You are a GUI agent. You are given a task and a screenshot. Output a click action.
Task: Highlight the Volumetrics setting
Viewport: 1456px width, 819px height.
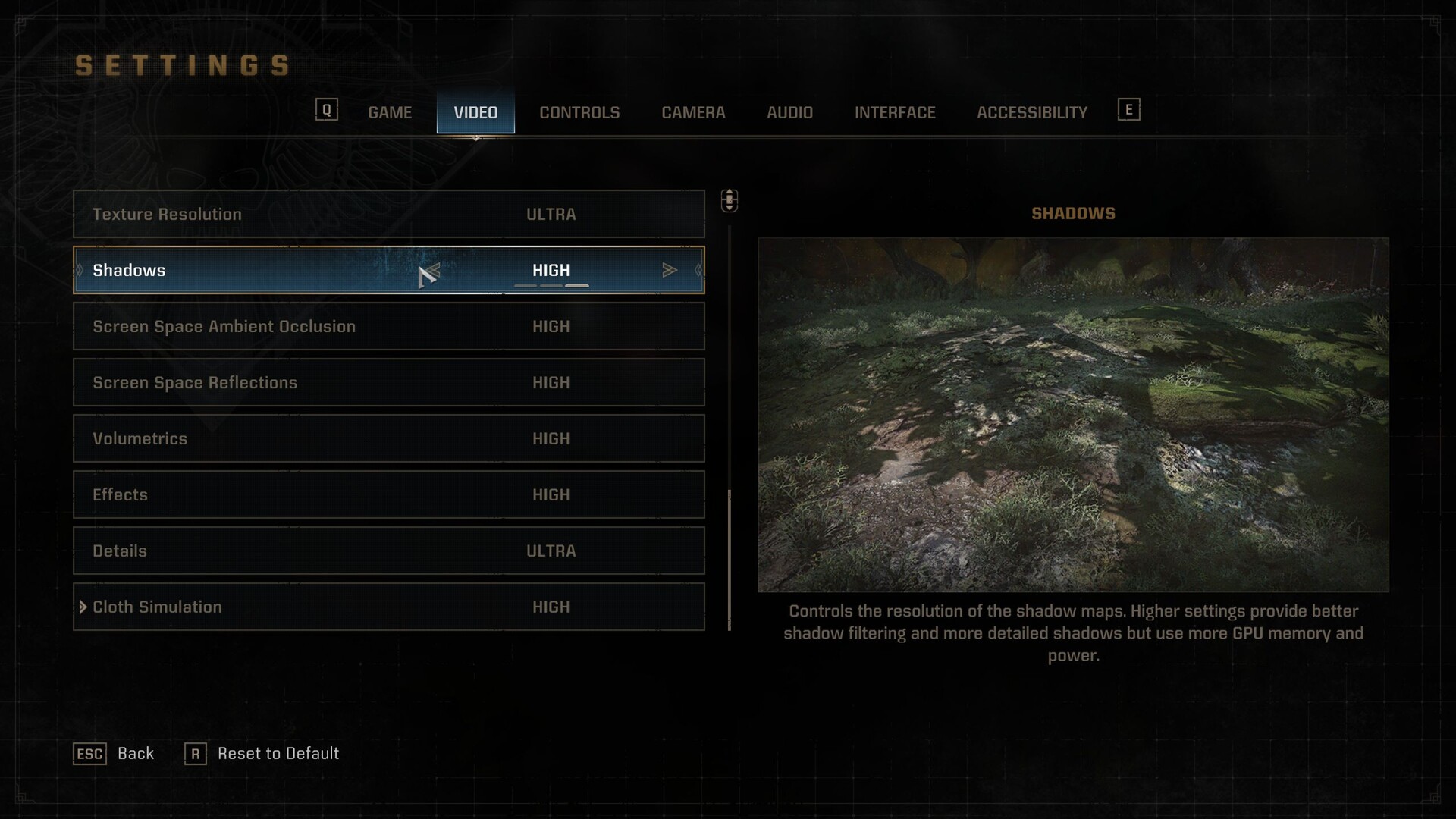point(388,438)
